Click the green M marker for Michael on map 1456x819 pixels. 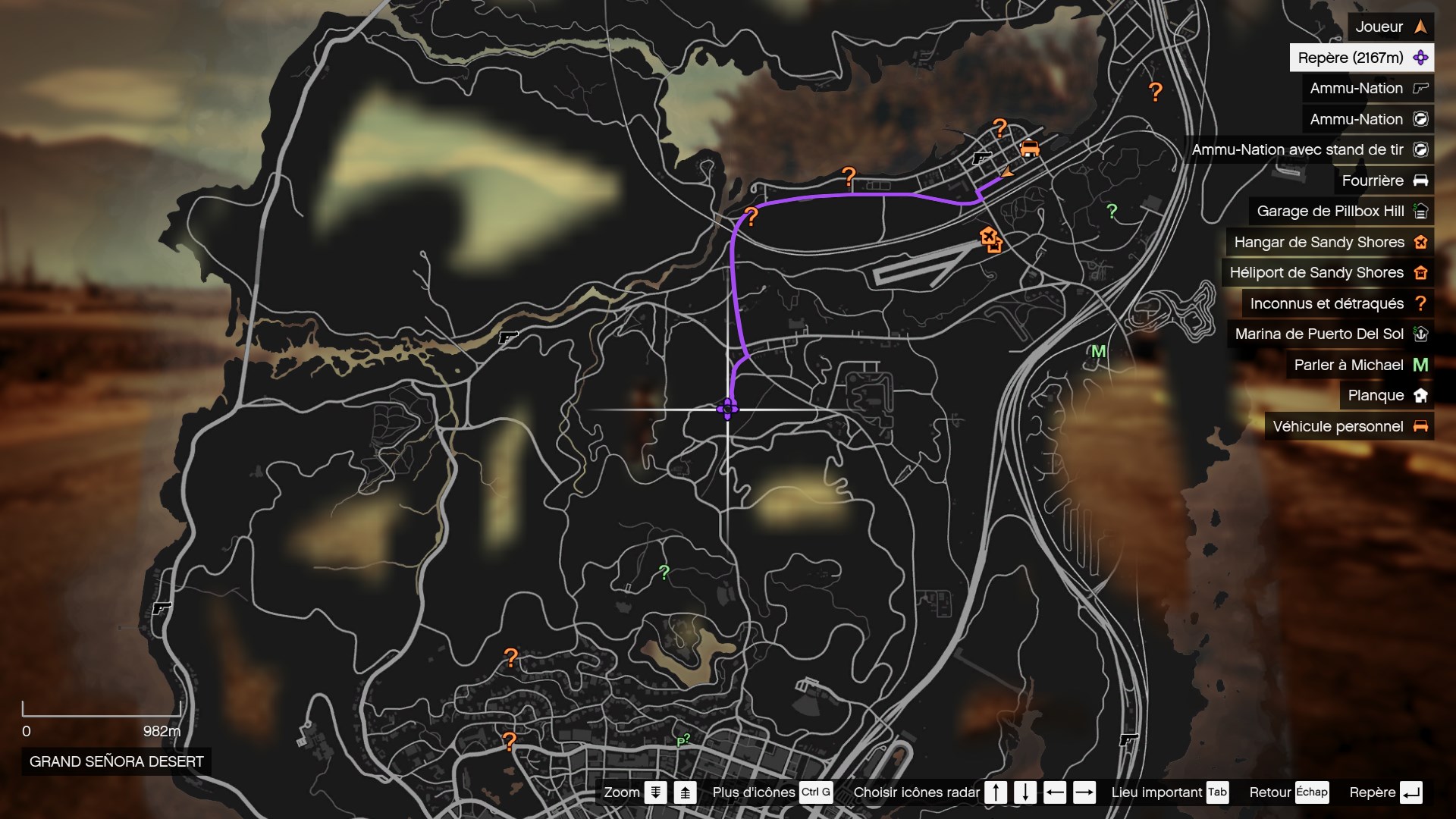[x=1099, y=351]
